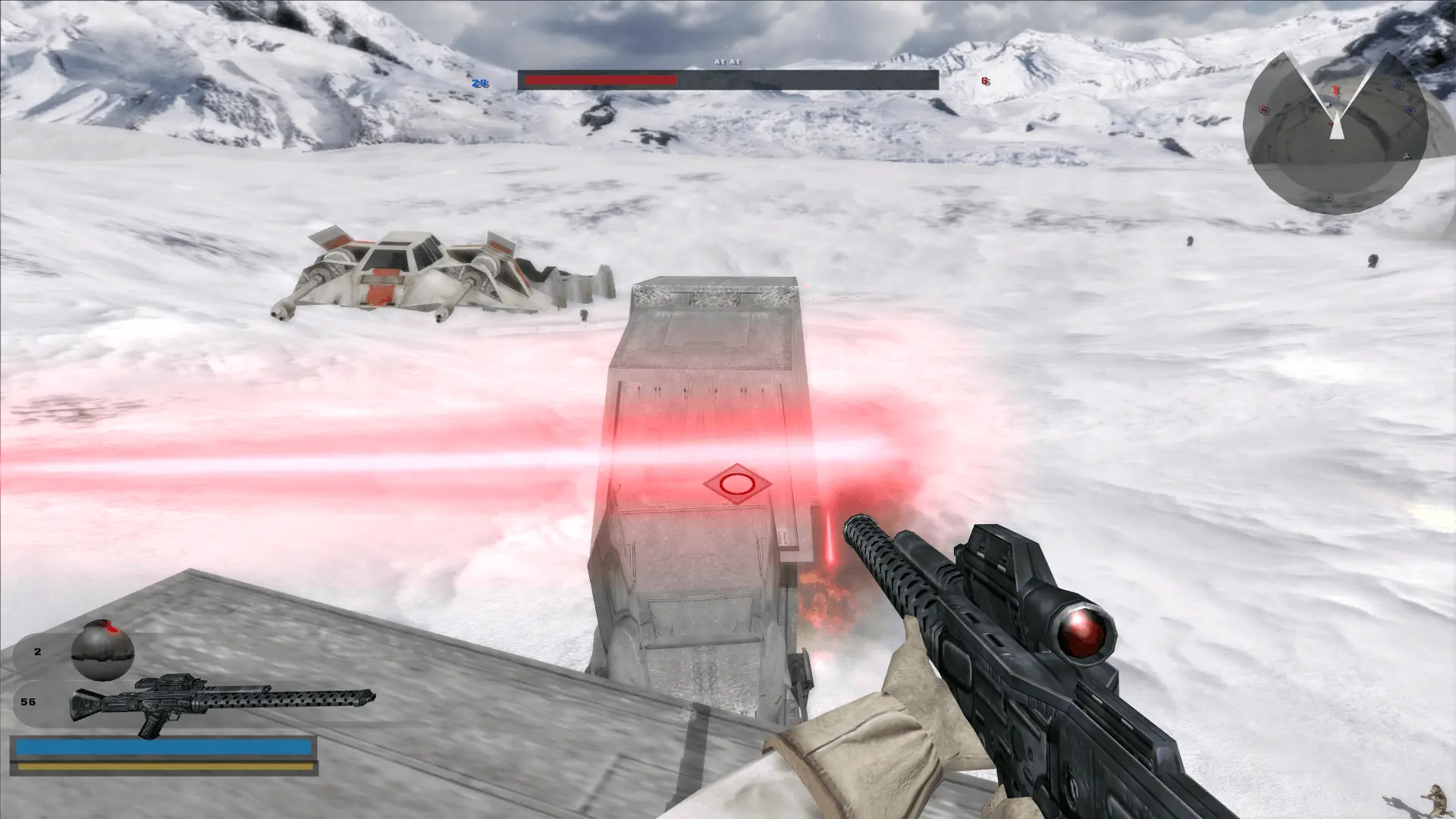Click the white player arrow in the minimap

click(1337, 125)
